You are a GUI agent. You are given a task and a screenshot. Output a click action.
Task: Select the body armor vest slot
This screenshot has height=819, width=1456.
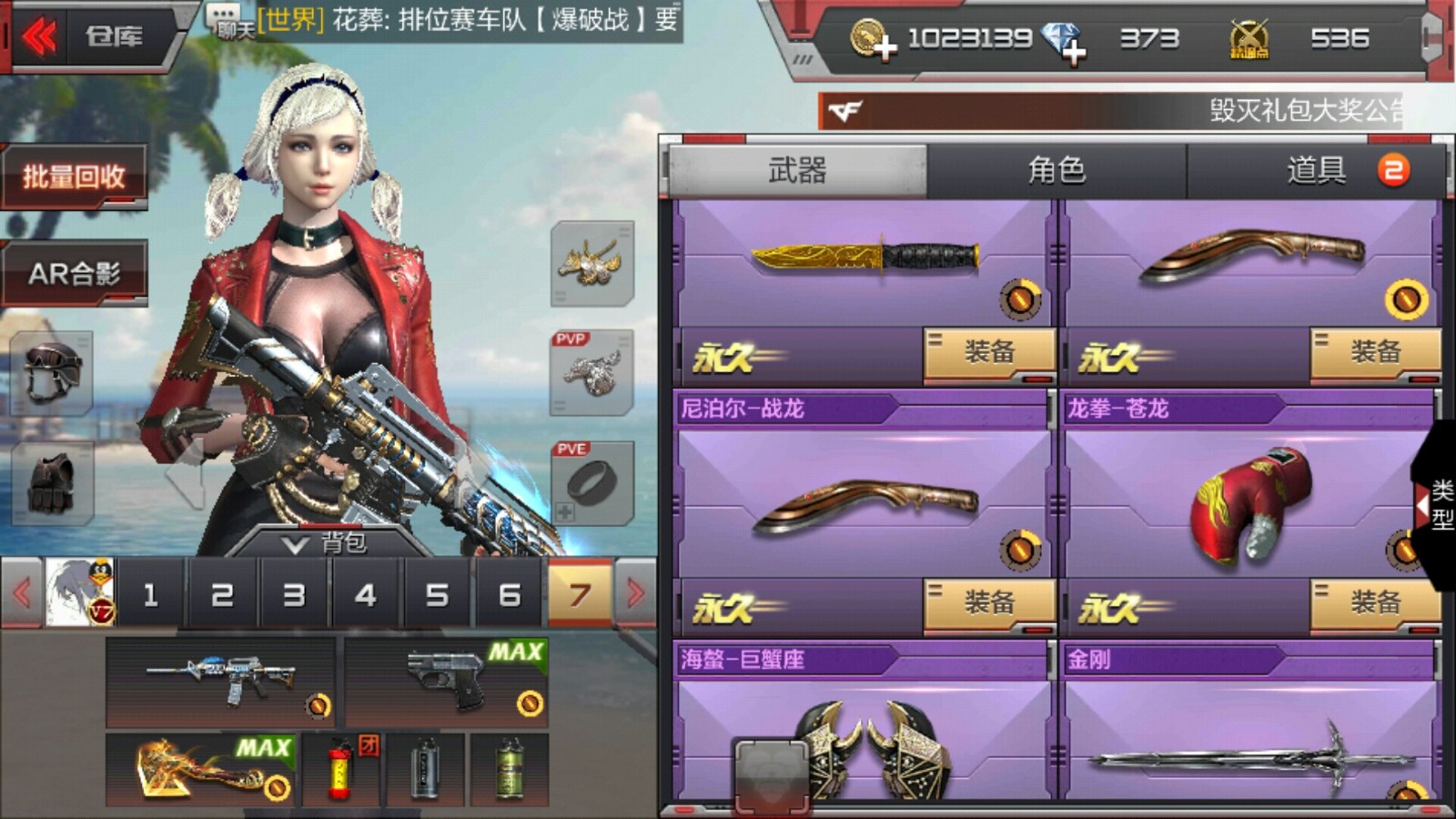point(52,482)
